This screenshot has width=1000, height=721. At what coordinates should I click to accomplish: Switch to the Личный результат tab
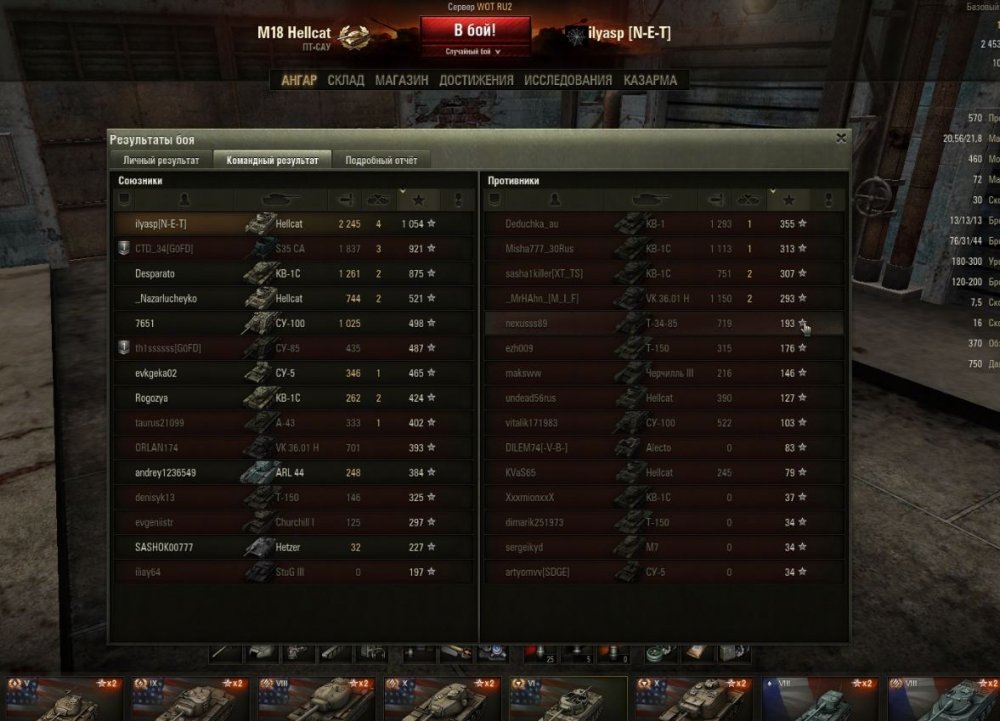tap(161, 160)
